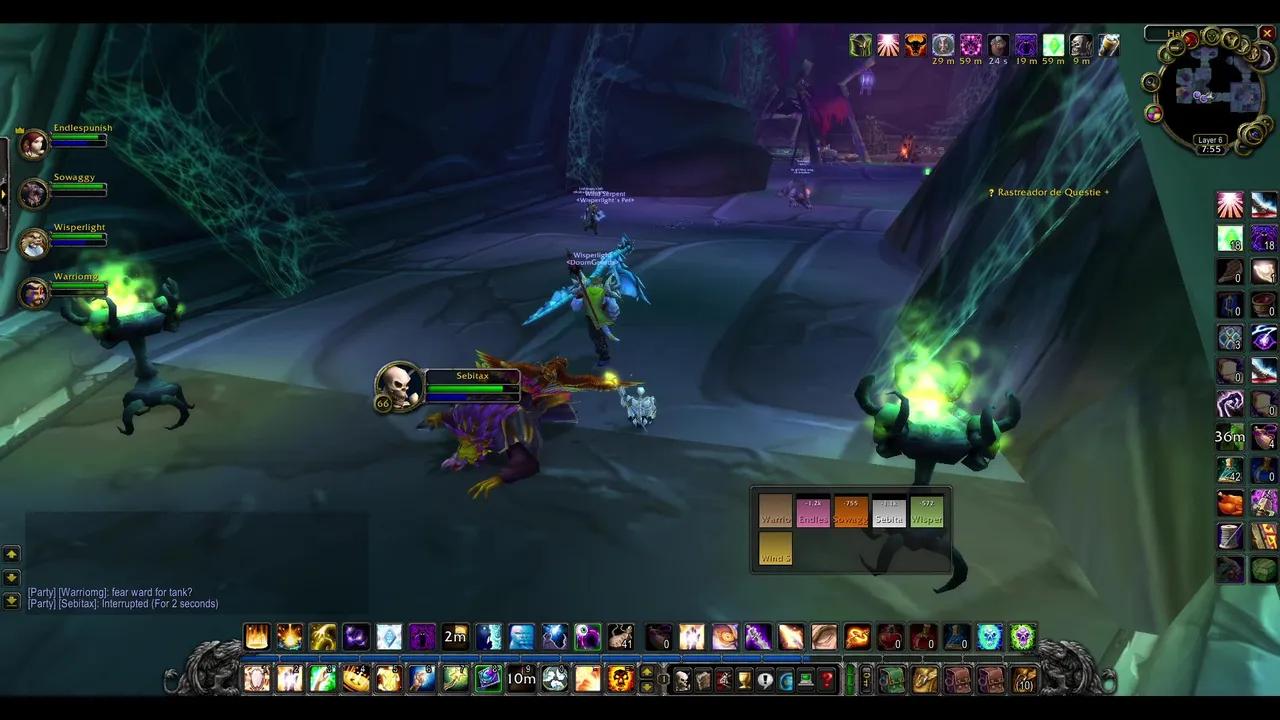Click the up arrow beside the chat frame
1280x720 pixels.
tap(13, 552)
